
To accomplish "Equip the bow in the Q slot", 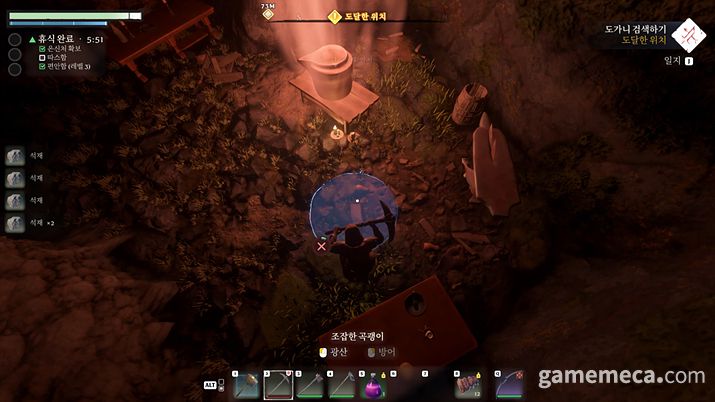I will pyautogui.click(x=509, y=384).
